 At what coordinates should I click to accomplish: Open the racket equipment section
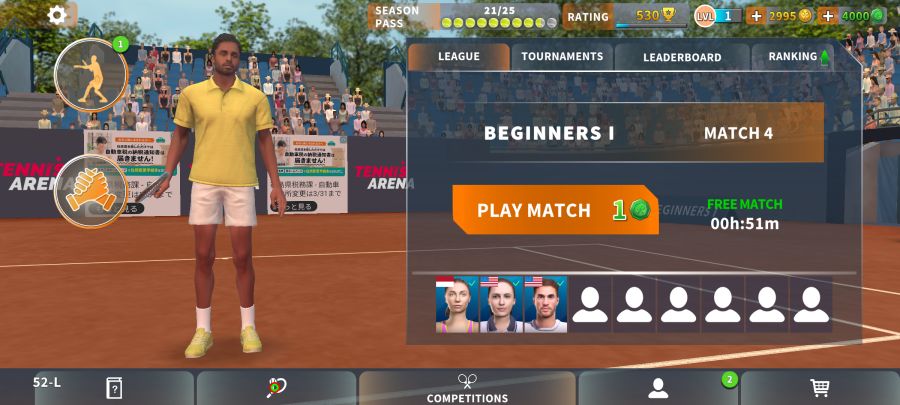(x=276, y=388)
